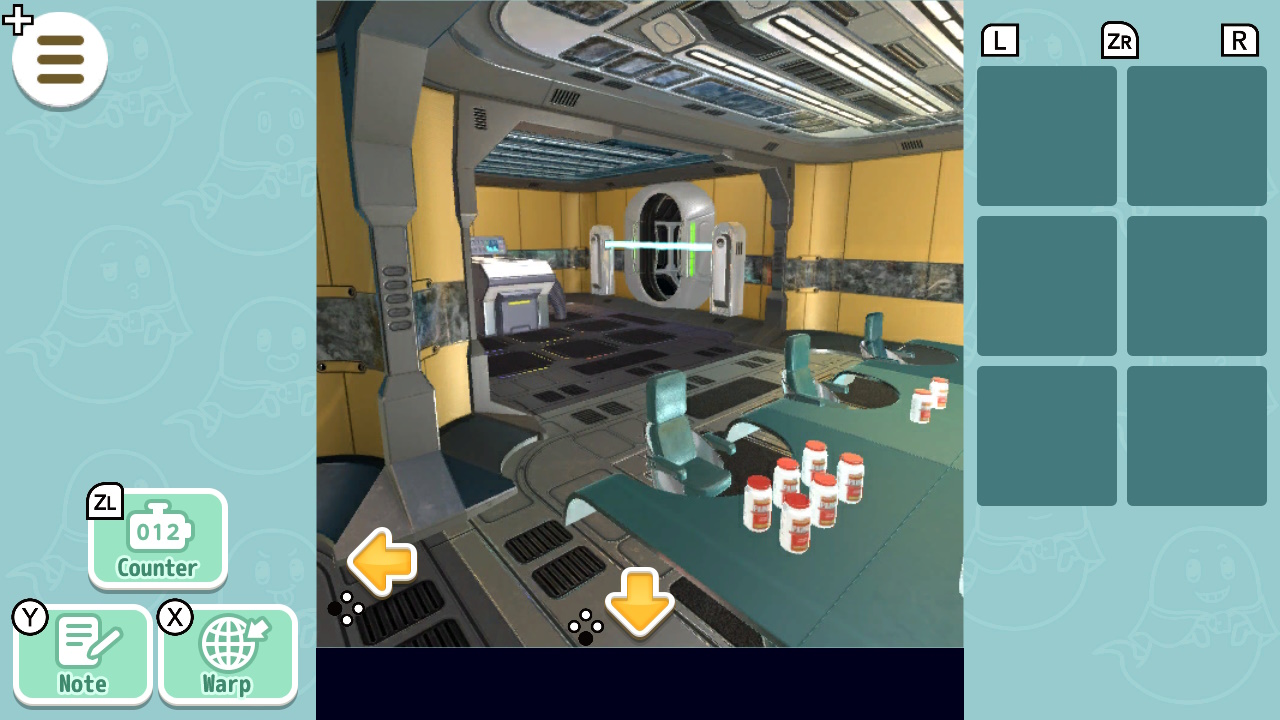
Task: Select the L button label over the inventory
Action: [999, 40]
